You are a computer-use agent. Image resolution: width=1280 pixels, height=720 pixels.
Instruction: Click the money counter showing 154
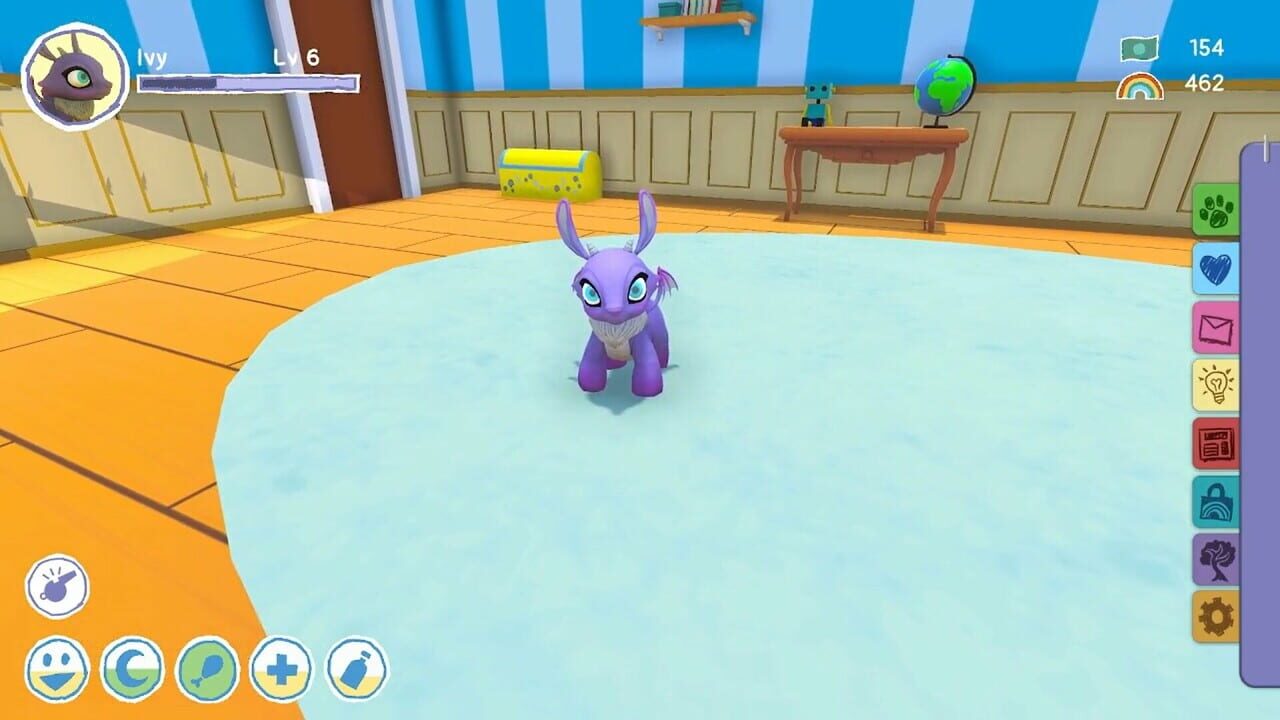click(1183, 46)
